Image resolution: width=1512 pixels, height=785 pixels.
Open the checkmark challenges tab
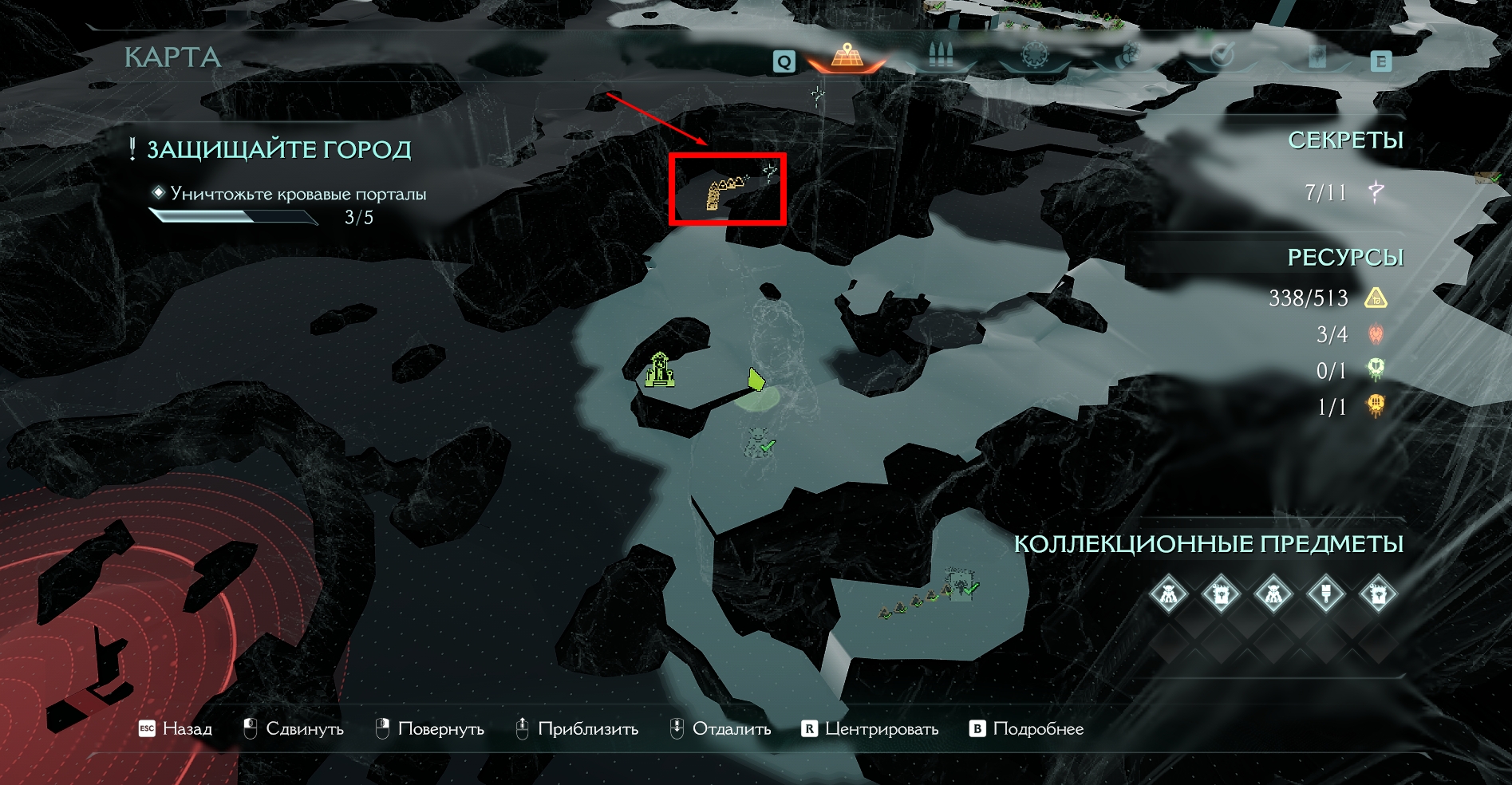pyautogui.click(x=1222, y=56)
